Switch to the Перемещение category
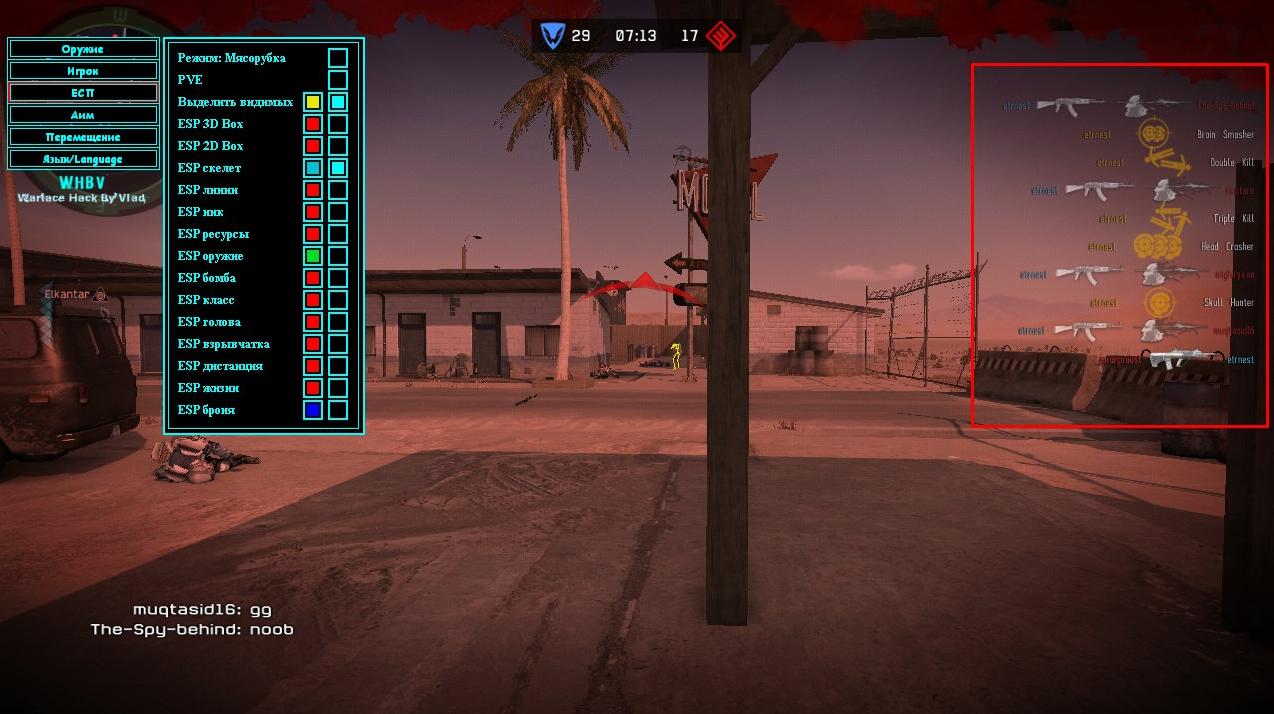Viewport: 1274px width, 714px height. 83,137
